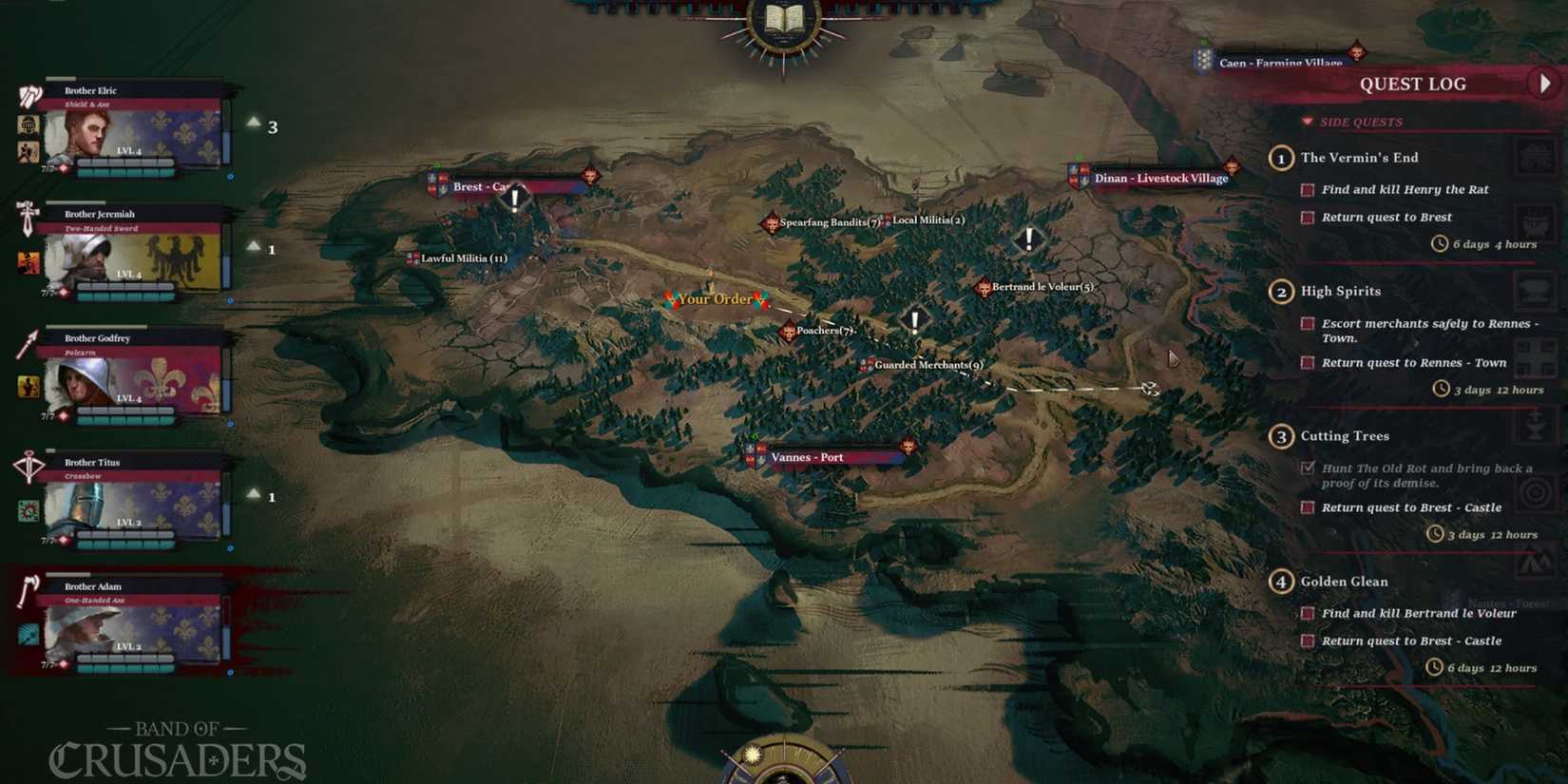Collapse the Side Quests section
This screenshot has height=784, width=1568.
1308,122
